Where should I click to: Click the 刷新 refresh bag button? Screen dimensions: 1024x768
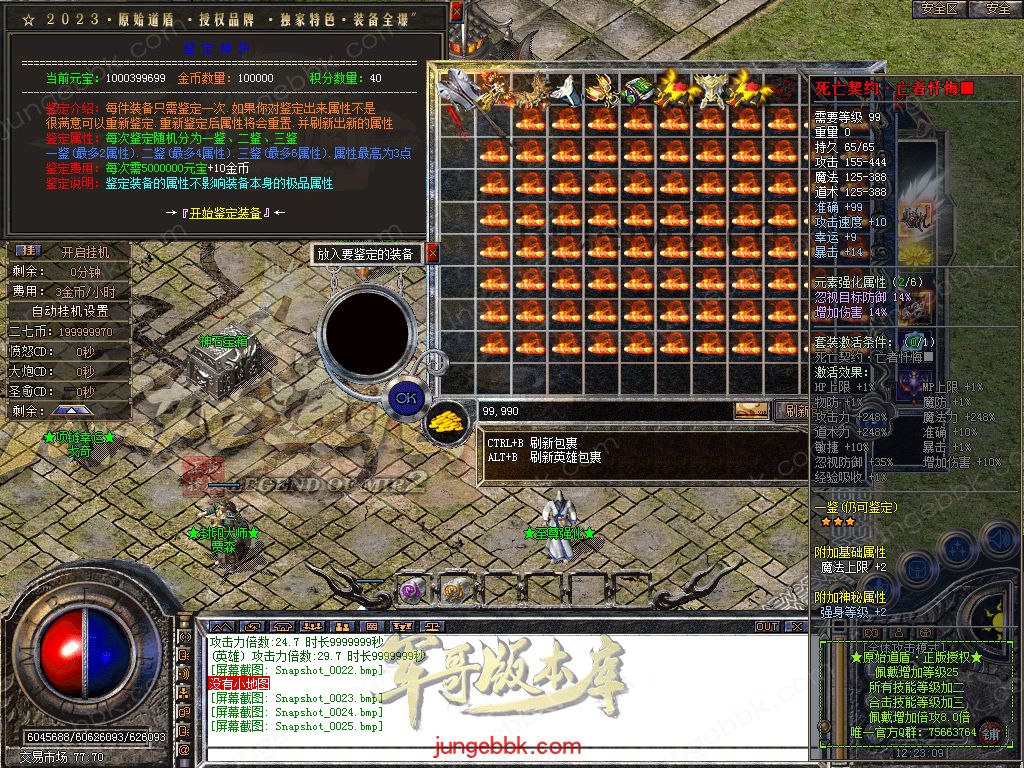tap(795, 410)
